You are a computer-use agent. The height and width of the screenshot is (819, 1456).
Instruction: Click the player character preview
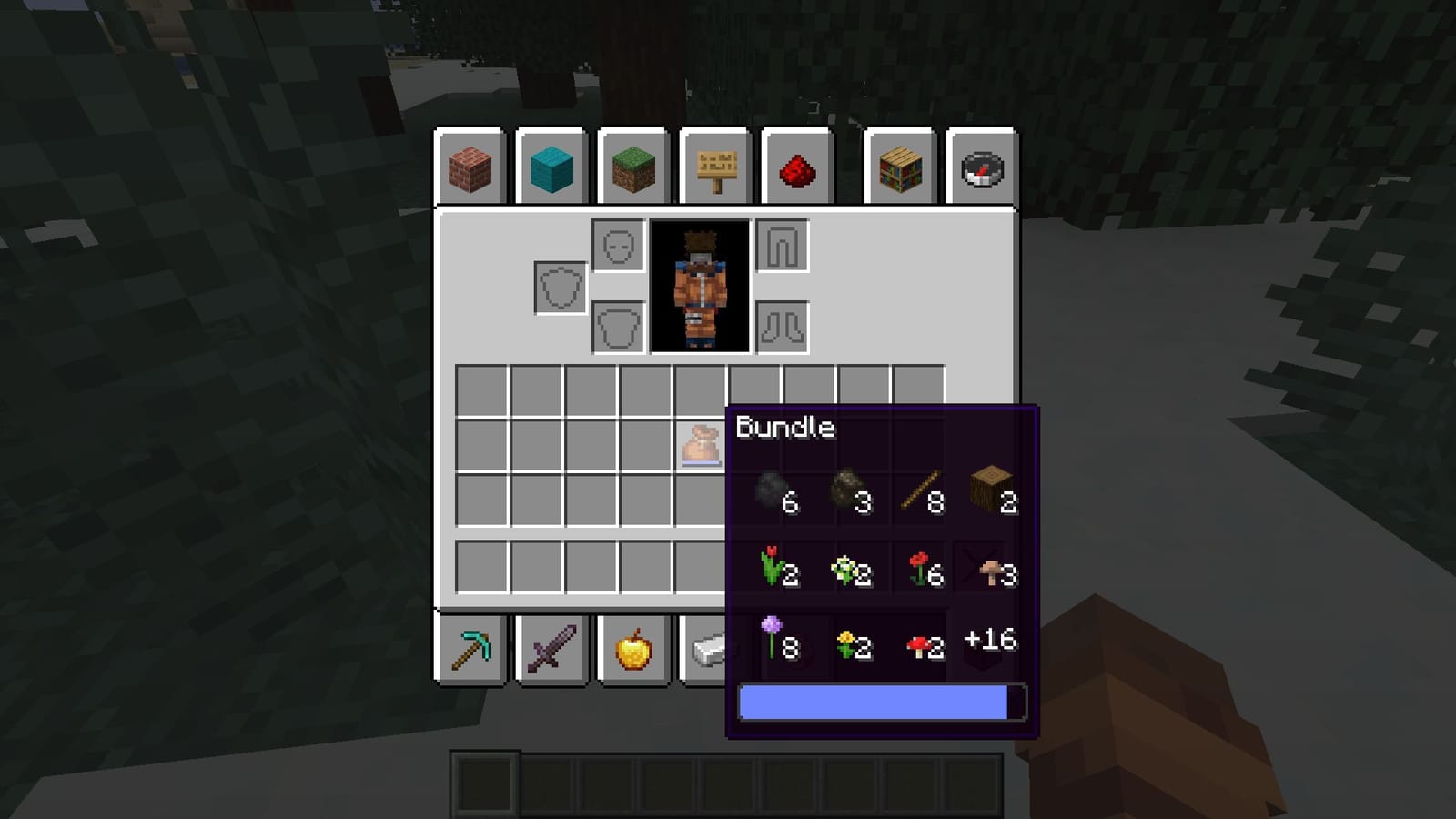(x=699, y=287)
